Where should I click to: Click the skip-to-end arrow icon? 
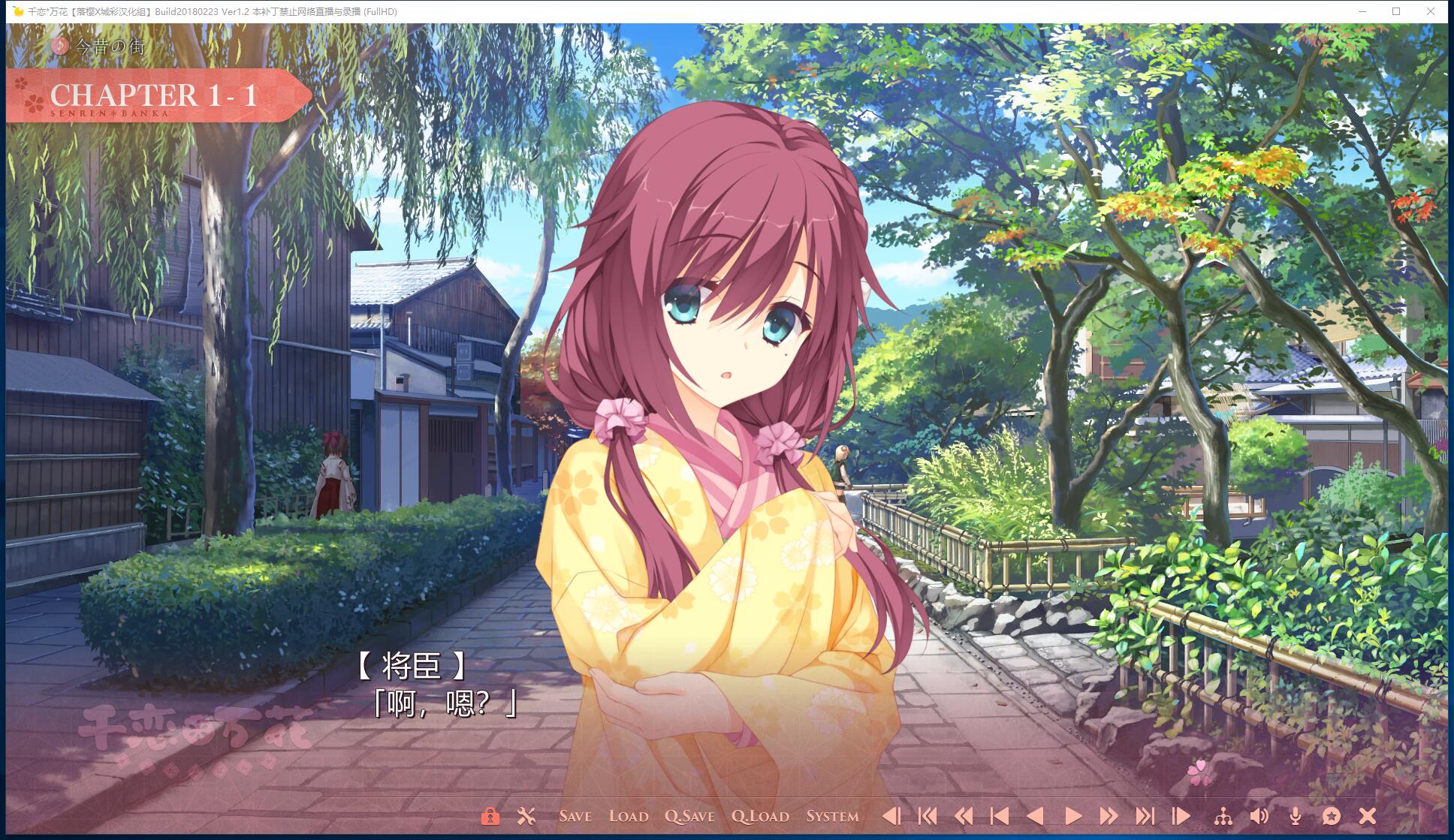click(1145, 815)
